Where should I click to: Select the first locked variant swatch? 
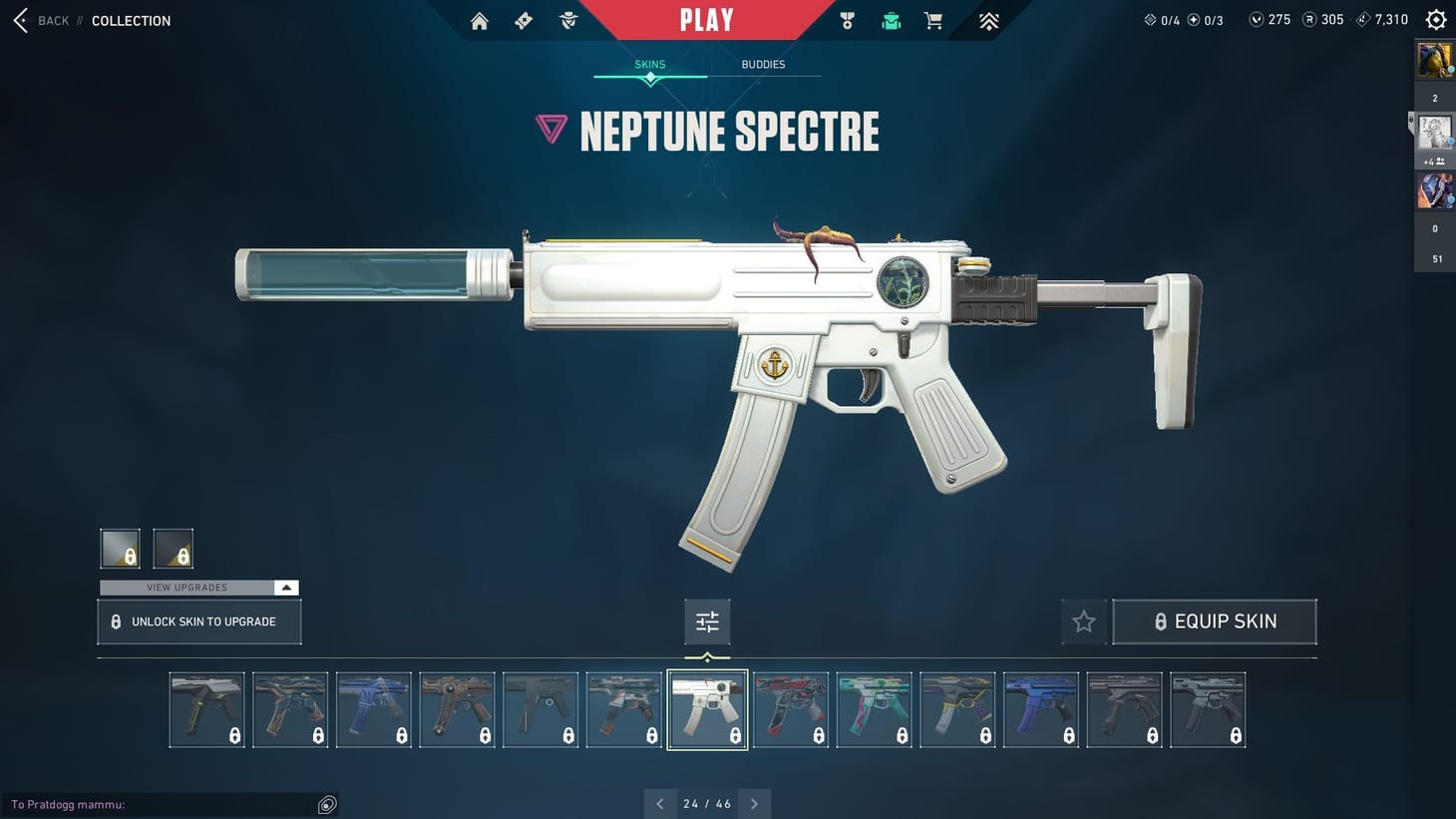120,548
